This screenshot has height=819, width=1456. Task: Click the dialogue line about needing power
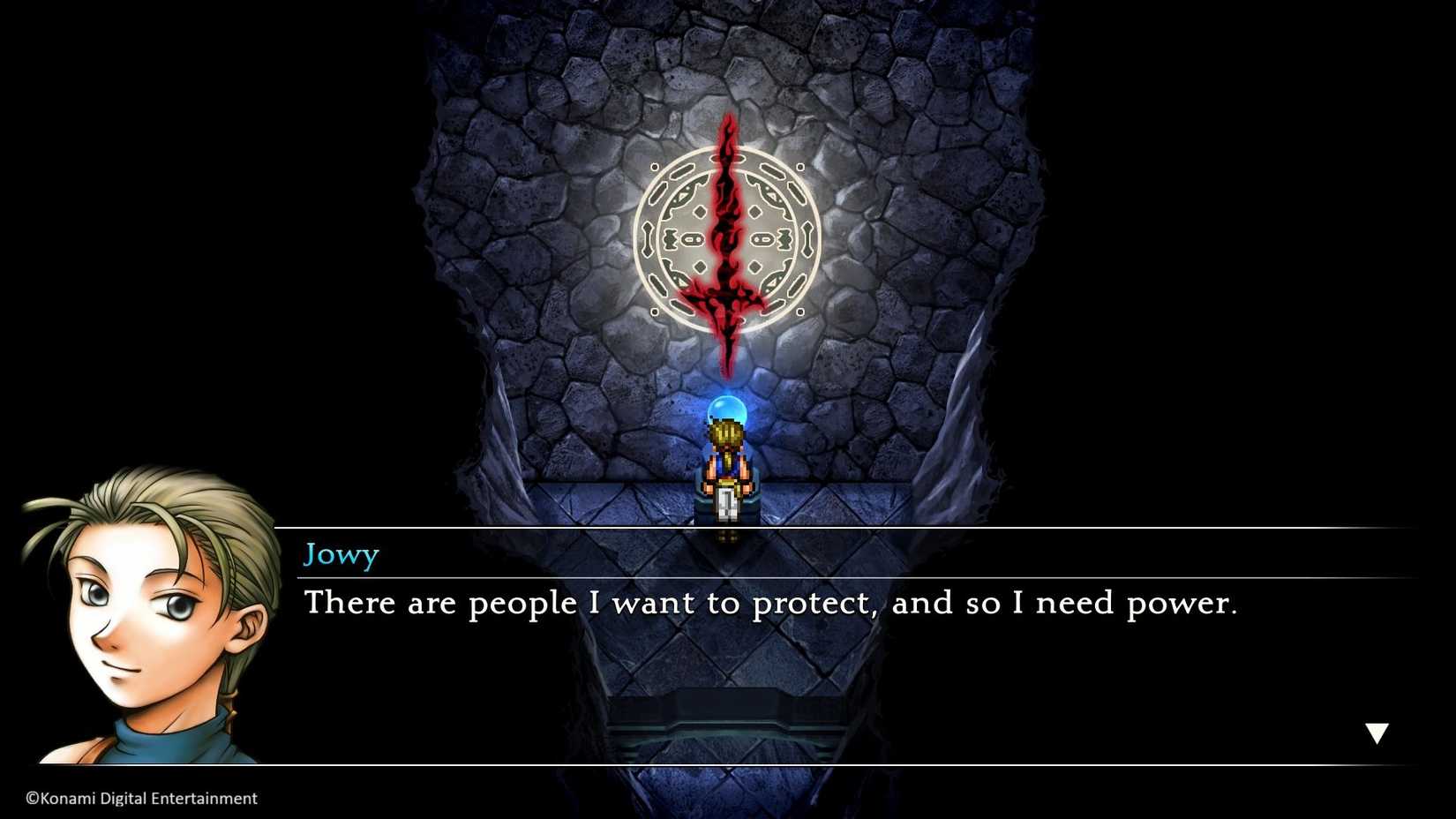[x=772, y=604]
